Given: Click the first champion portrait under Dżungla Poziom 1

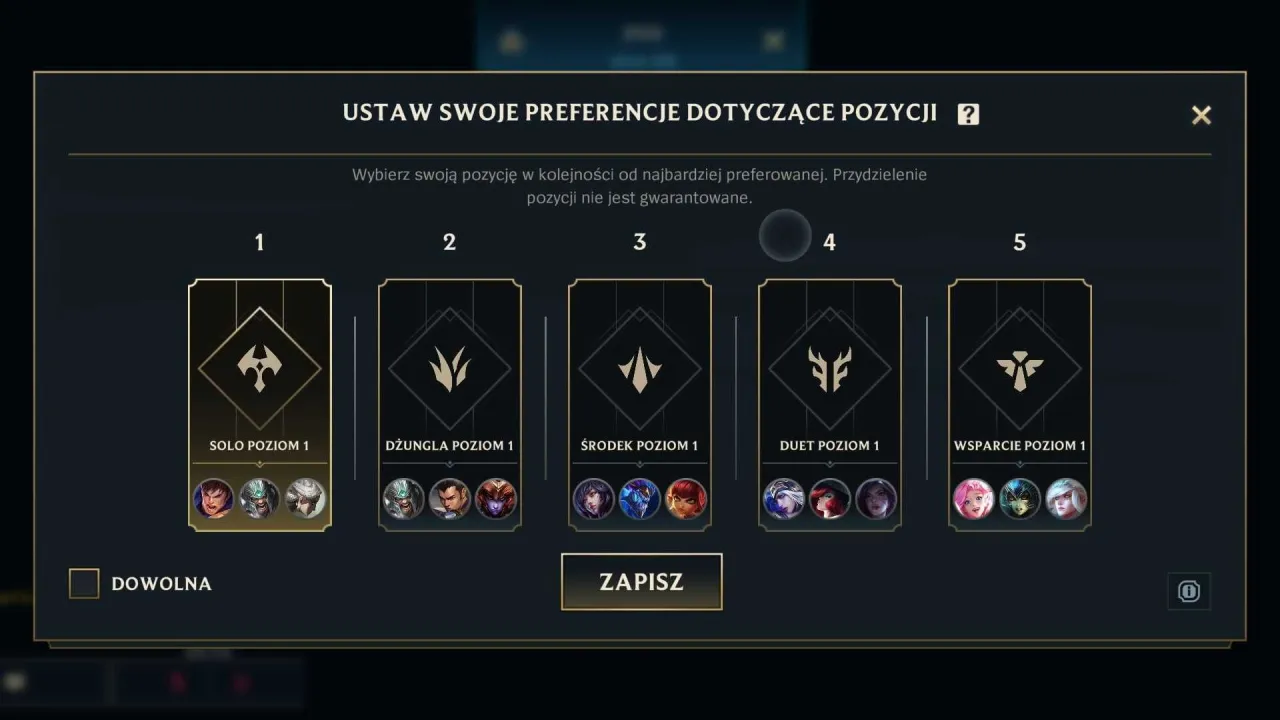Looking at the screenshot, I should [x=404, y=499].
